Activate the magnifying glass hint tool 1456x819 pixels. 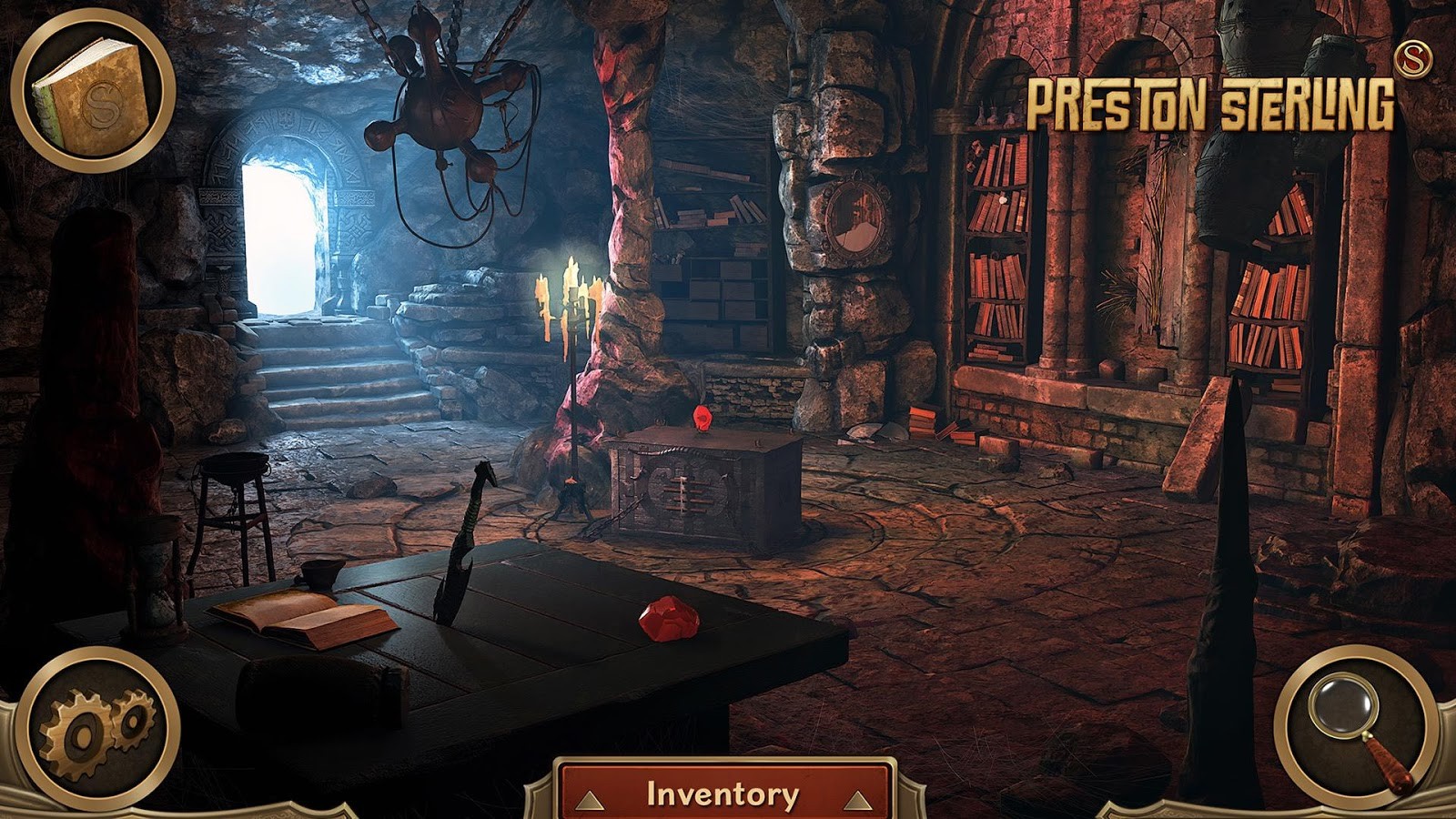pyautogui.click(x=1355, y=726)
